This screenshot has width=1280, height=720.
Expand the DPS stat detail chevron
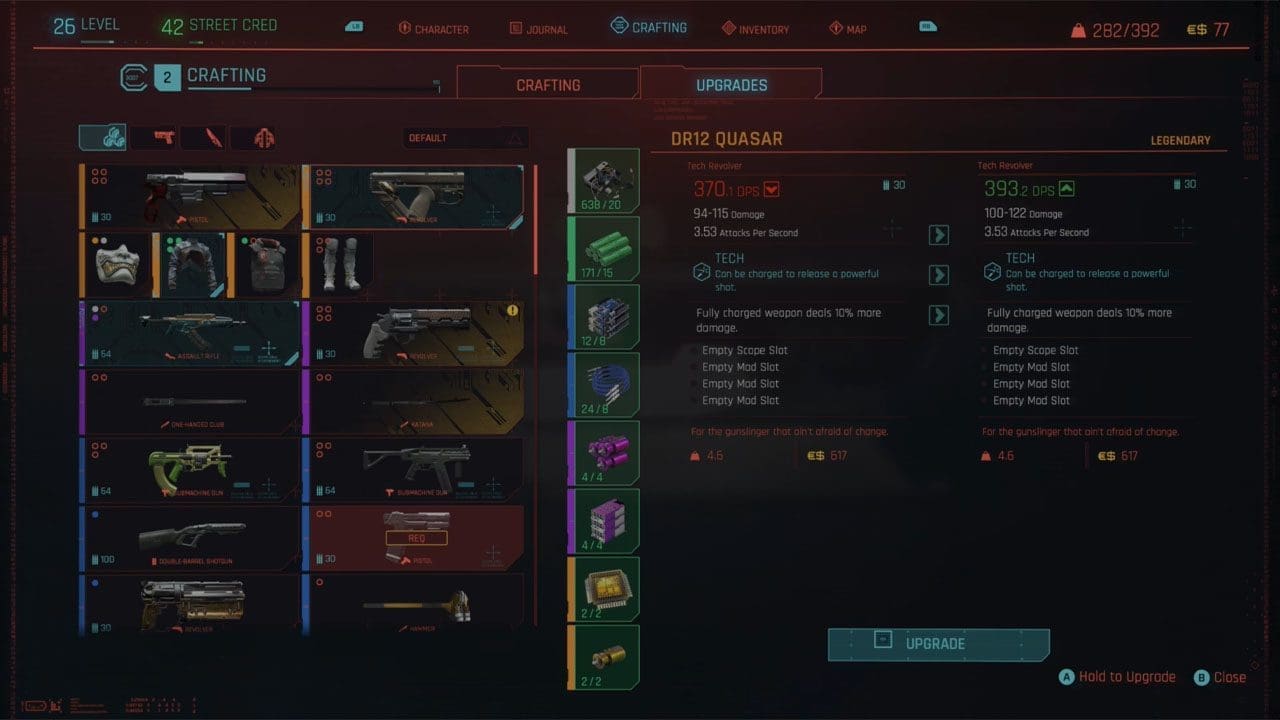pos(938,235)
